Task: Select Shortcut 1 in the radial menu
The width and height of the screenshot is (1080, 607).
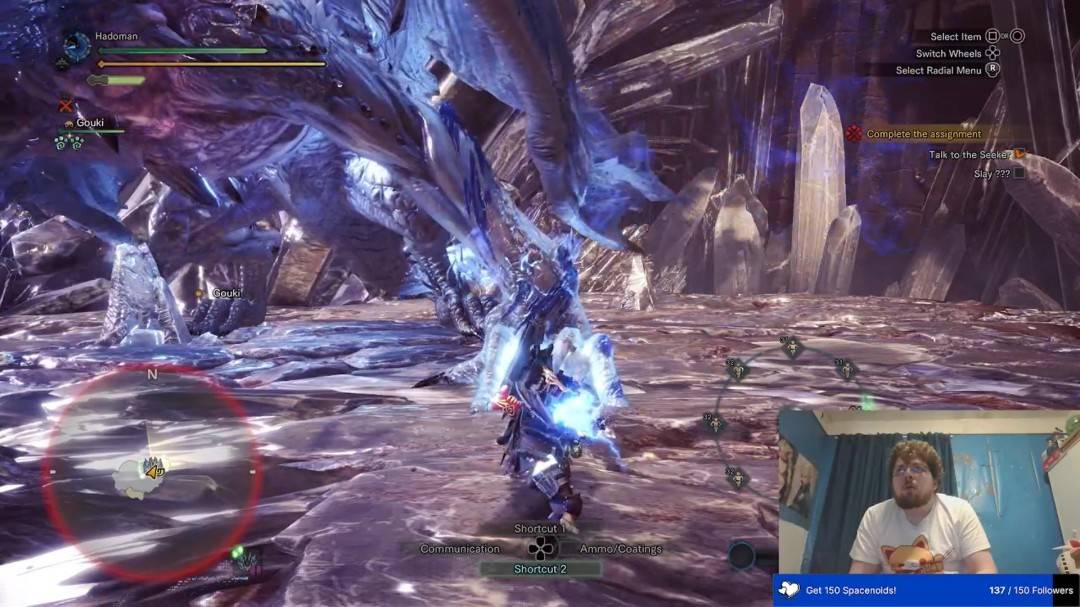Action: pos(540,528)
